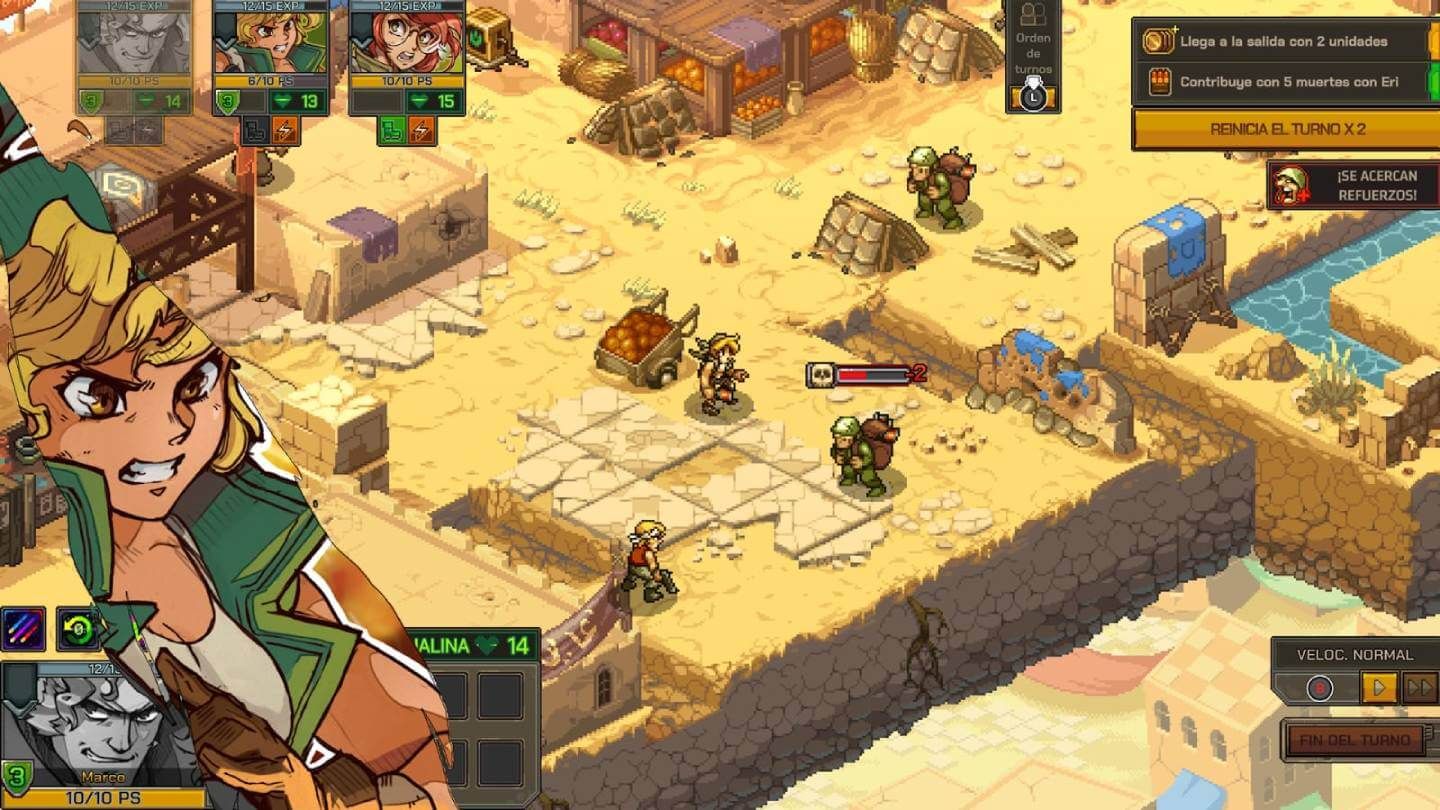This screenshot has height=810, width=1440.
Task: Click the red record toggle in the speed panel
Action: click(x=1319, y=689)
